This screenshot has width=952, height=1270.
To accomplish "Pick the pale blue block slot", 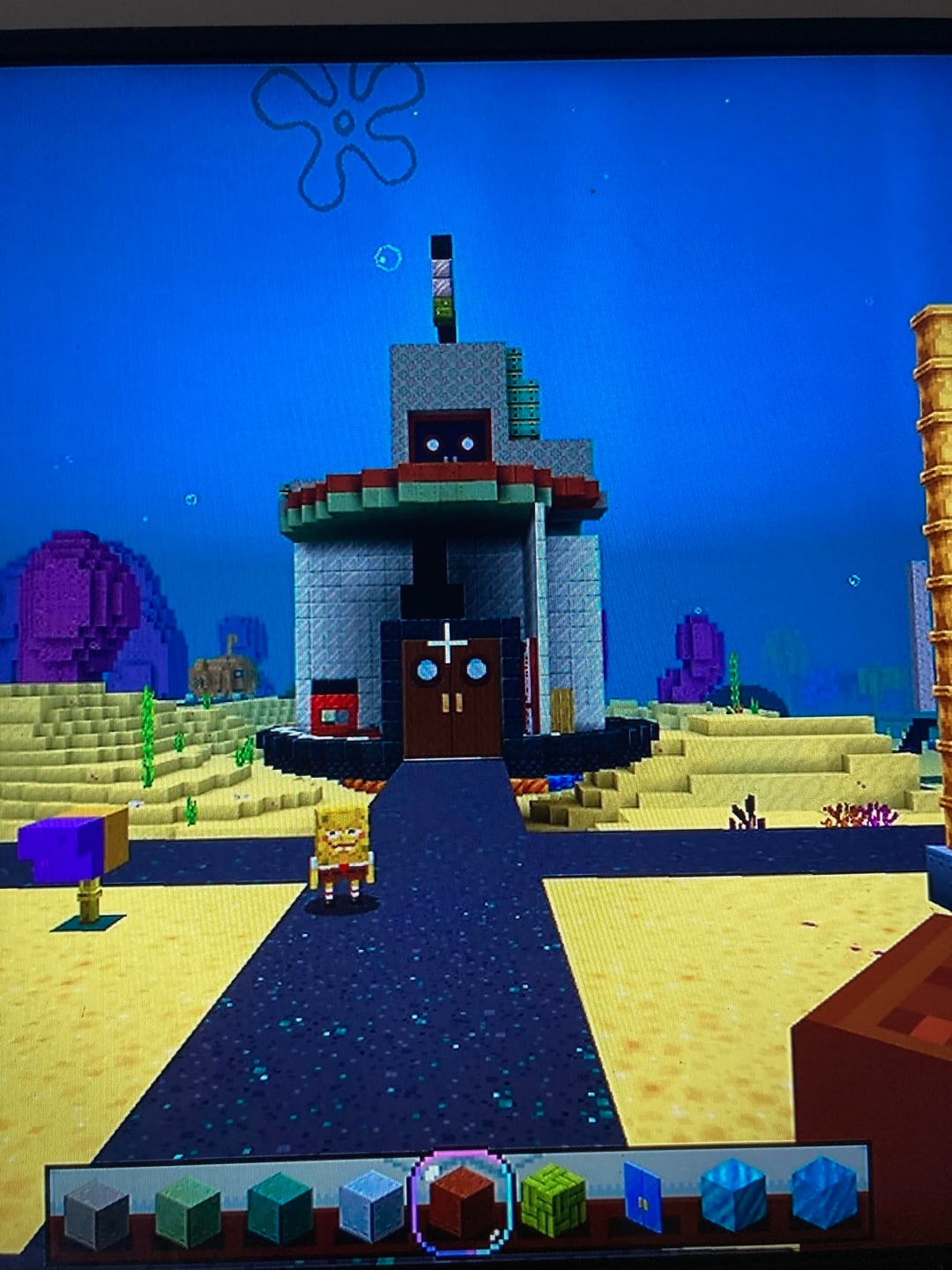I will 371,1205.
